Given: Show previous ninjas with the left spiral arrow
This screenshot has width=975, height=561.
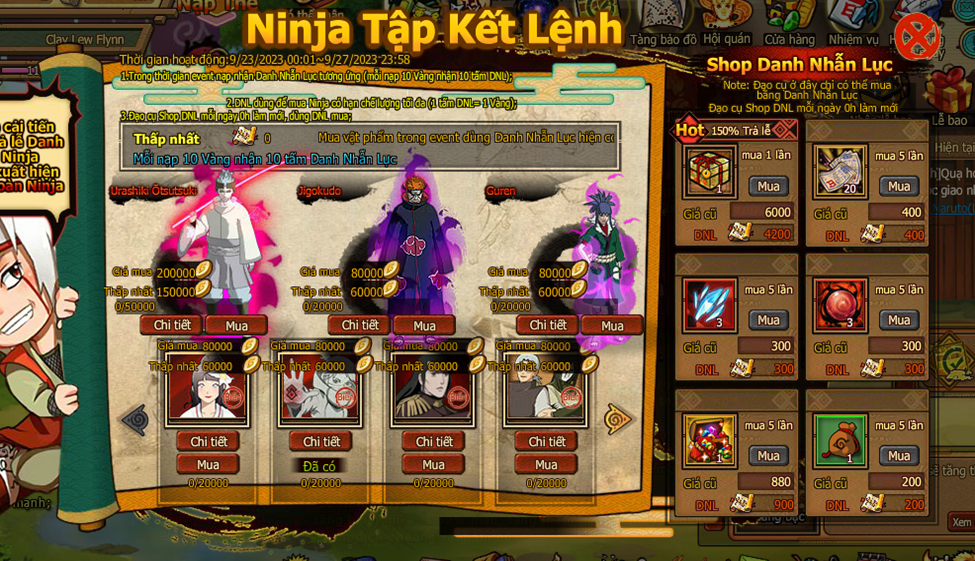Looking at the screenshot, I should 134,419.
